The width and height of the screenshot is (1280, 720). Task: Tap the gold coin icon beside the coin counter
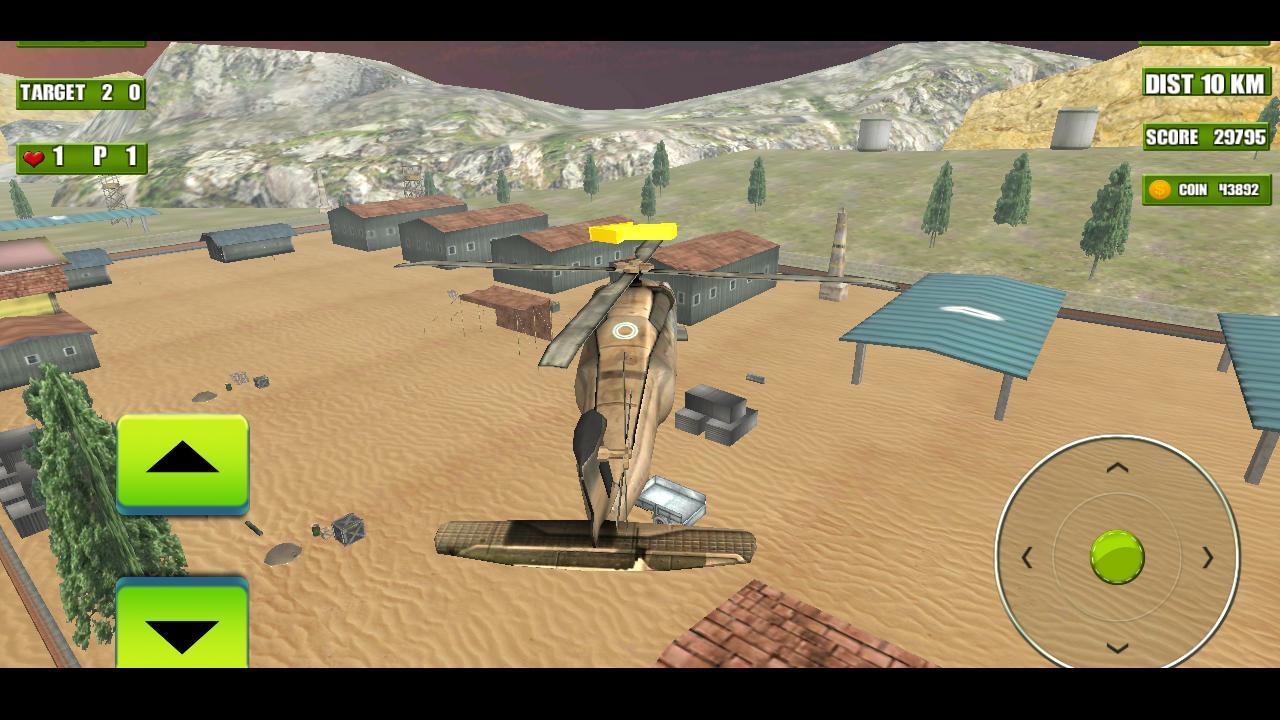pos(1159,189)
